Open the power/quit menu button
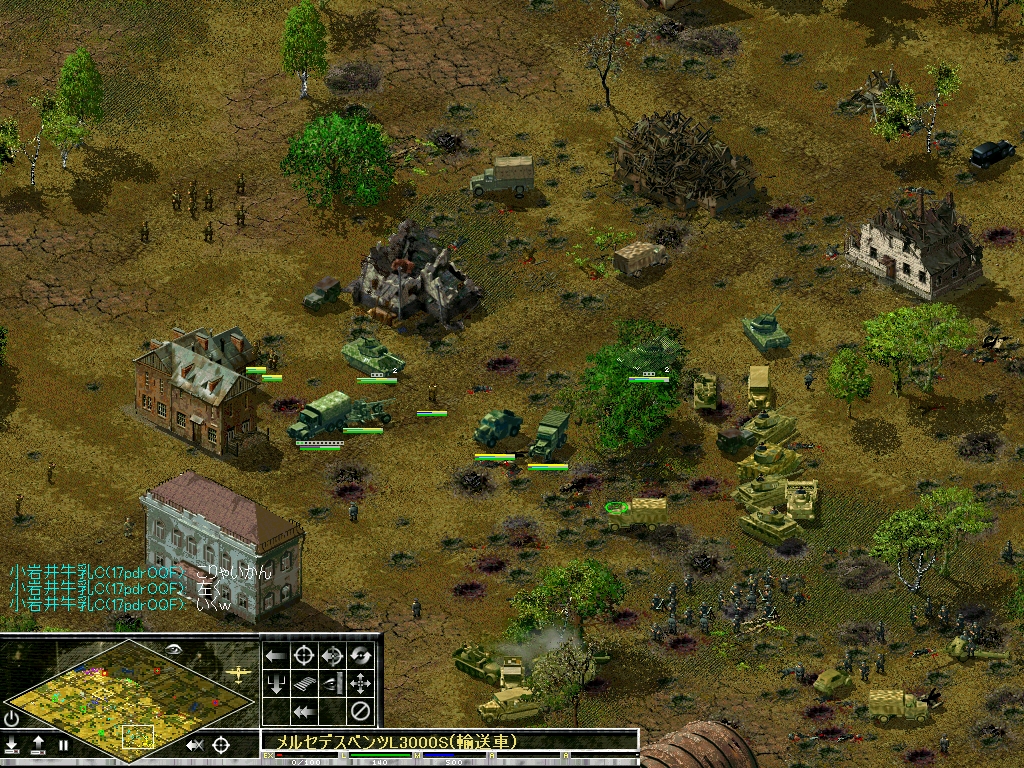 coord(12,719)
